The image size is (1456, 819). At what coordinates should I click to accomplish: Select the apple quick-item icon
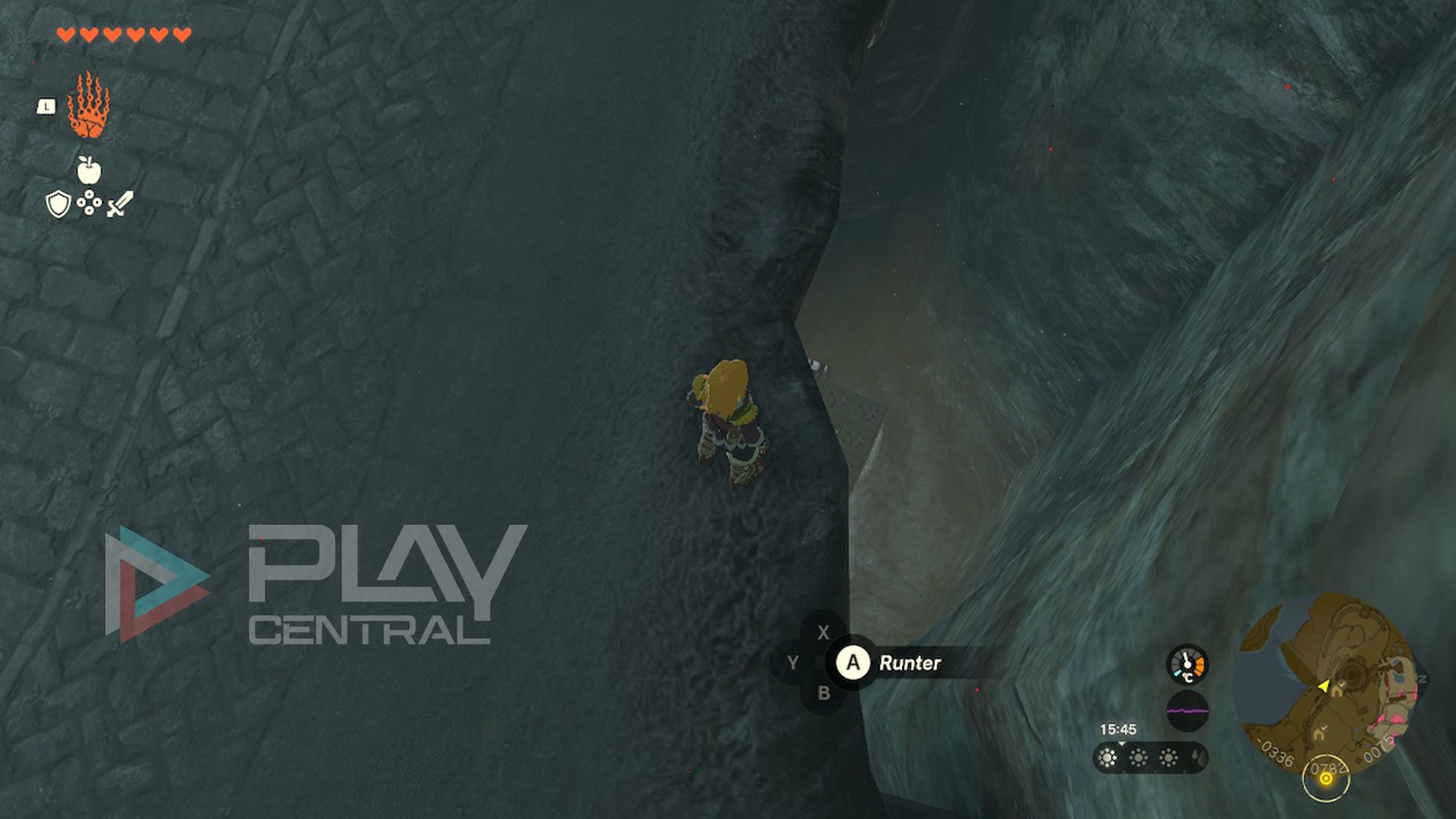89,171
